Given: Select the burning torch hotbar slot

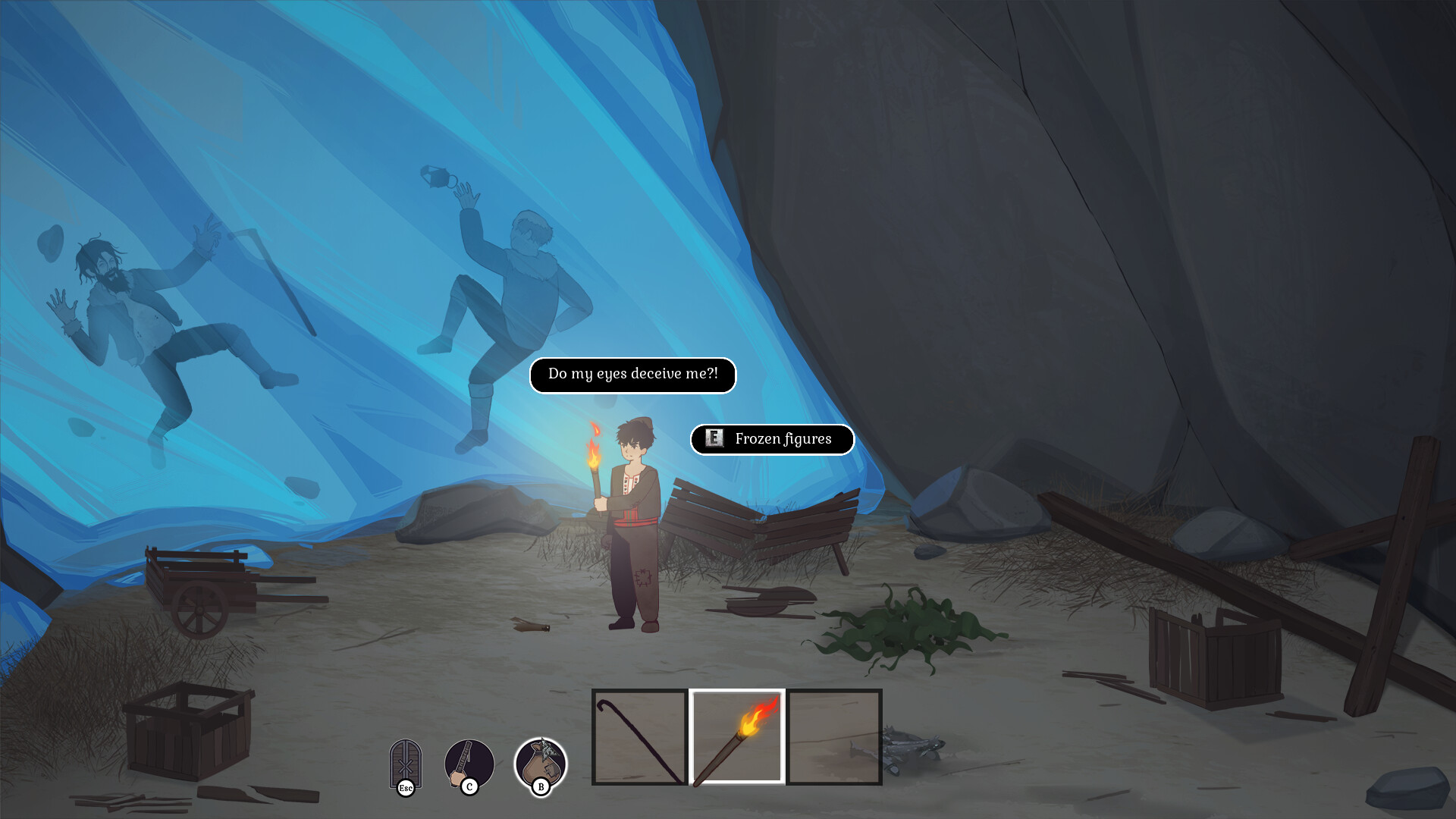Looking at the screenshot, I should pyautogui.click(x=737, y=739).
